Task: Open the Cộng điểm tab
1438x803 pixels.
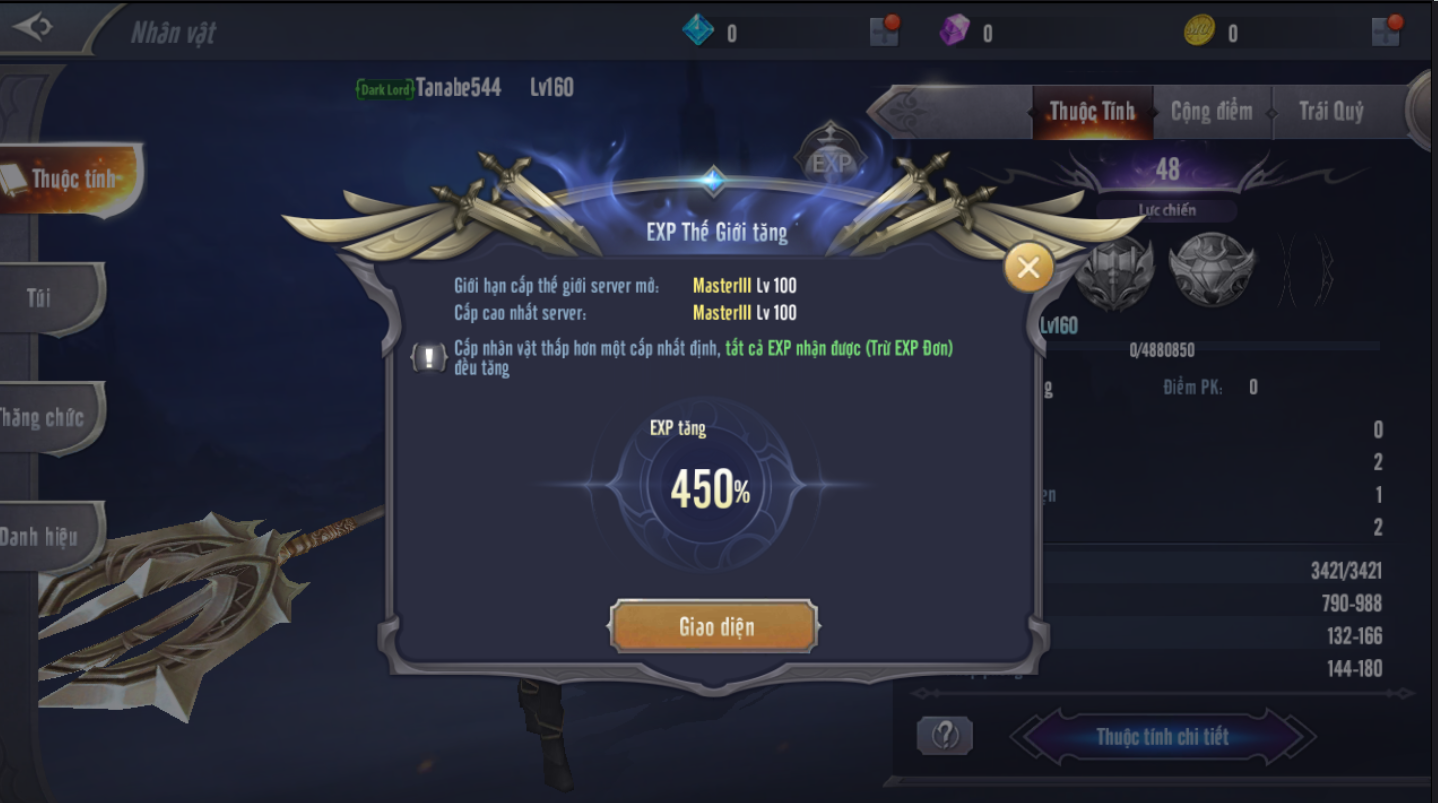Action: click(1211, 111)
